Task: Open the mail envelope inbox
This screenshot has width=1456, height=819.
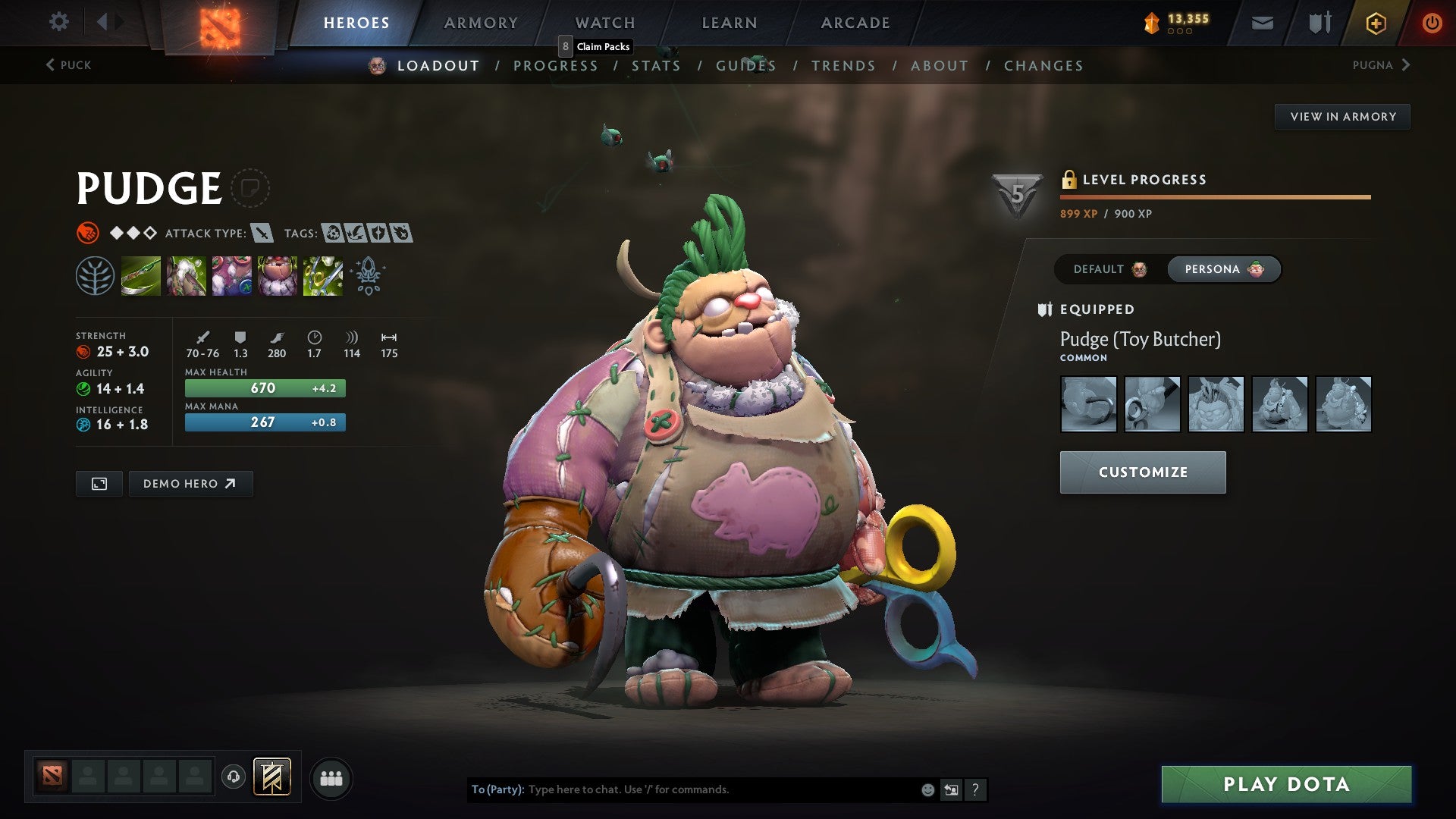Action: click(1262, 24)
